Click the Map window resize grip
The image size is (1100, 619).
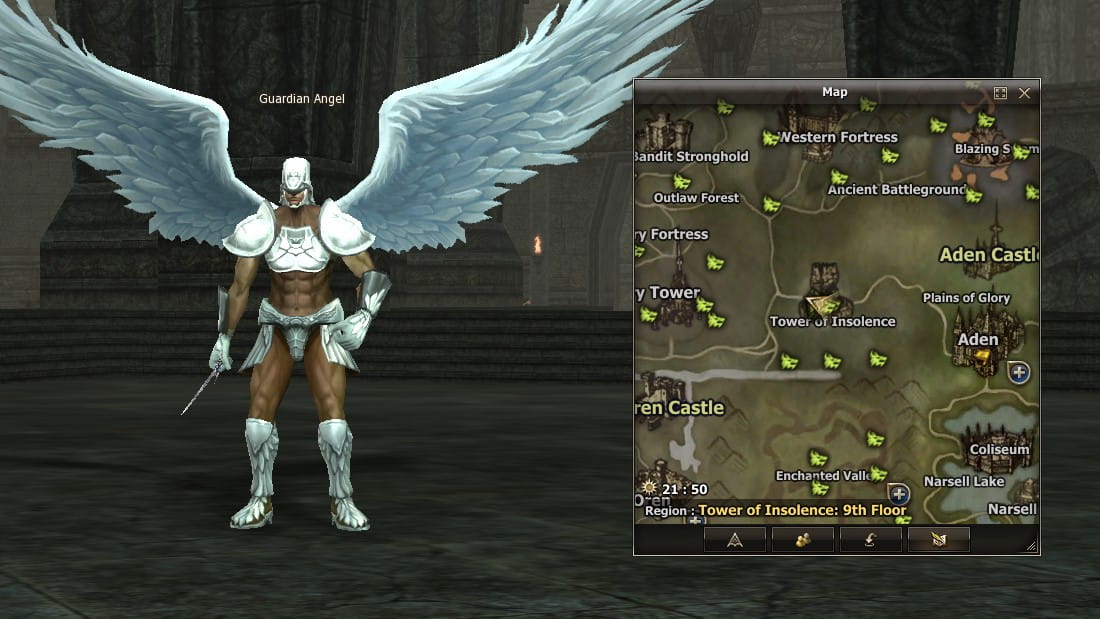[1031, 546]
